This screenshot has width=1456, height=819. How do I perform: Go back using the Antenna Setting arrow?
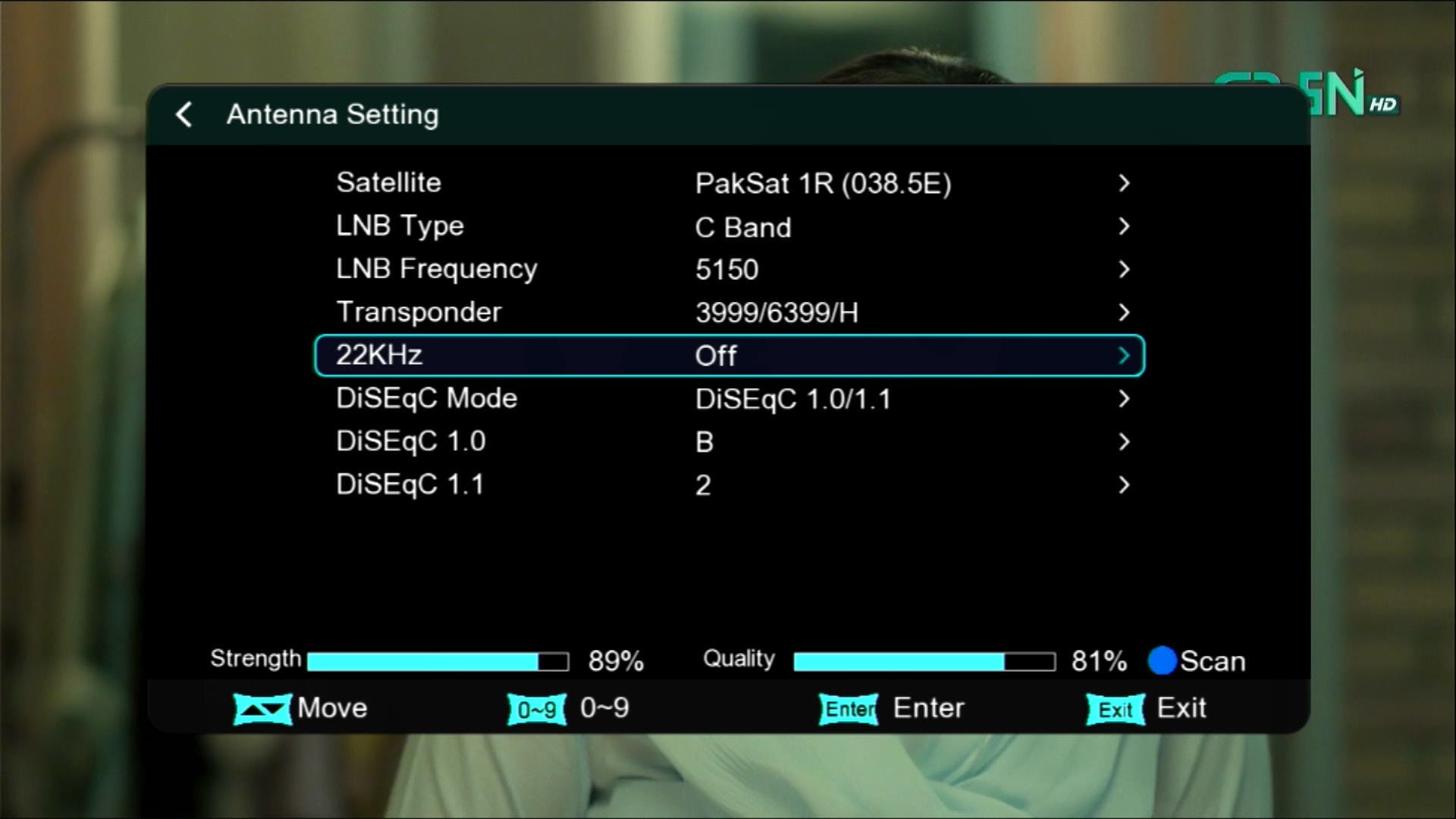click(184, 115)
